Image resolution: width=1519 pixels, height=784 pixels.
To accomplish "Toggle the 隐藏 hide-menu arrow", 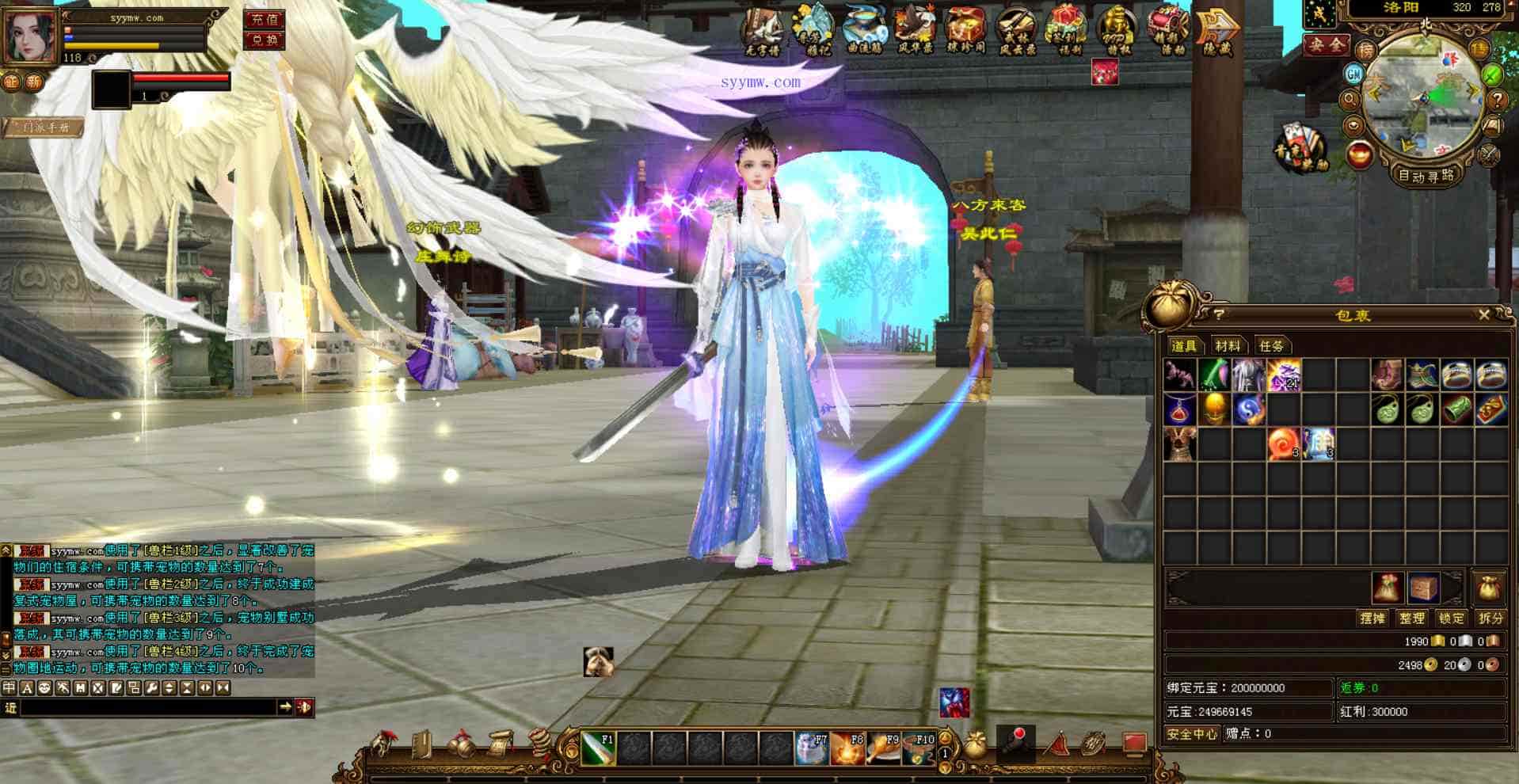I will (x=1216, y=32).
